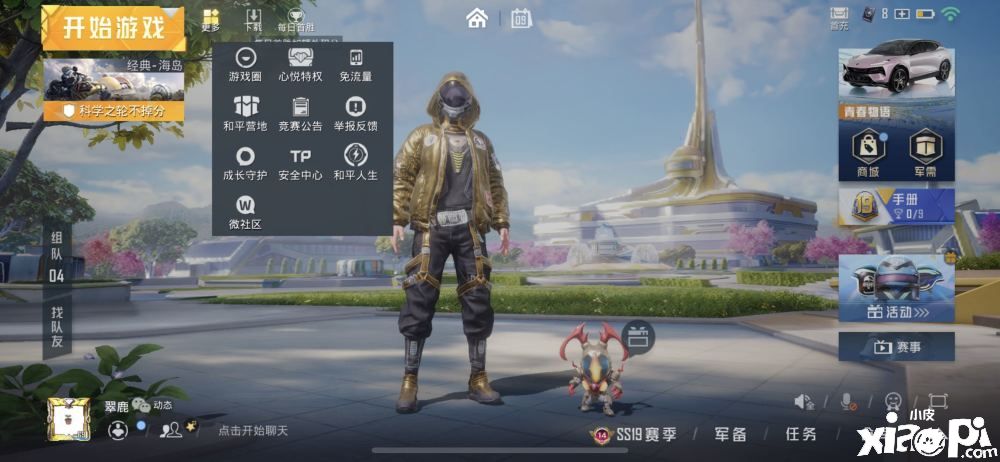This screenshot has width=1000, height=462.
Task: Open the 手册 handbook pass
Action: (896, 207)
